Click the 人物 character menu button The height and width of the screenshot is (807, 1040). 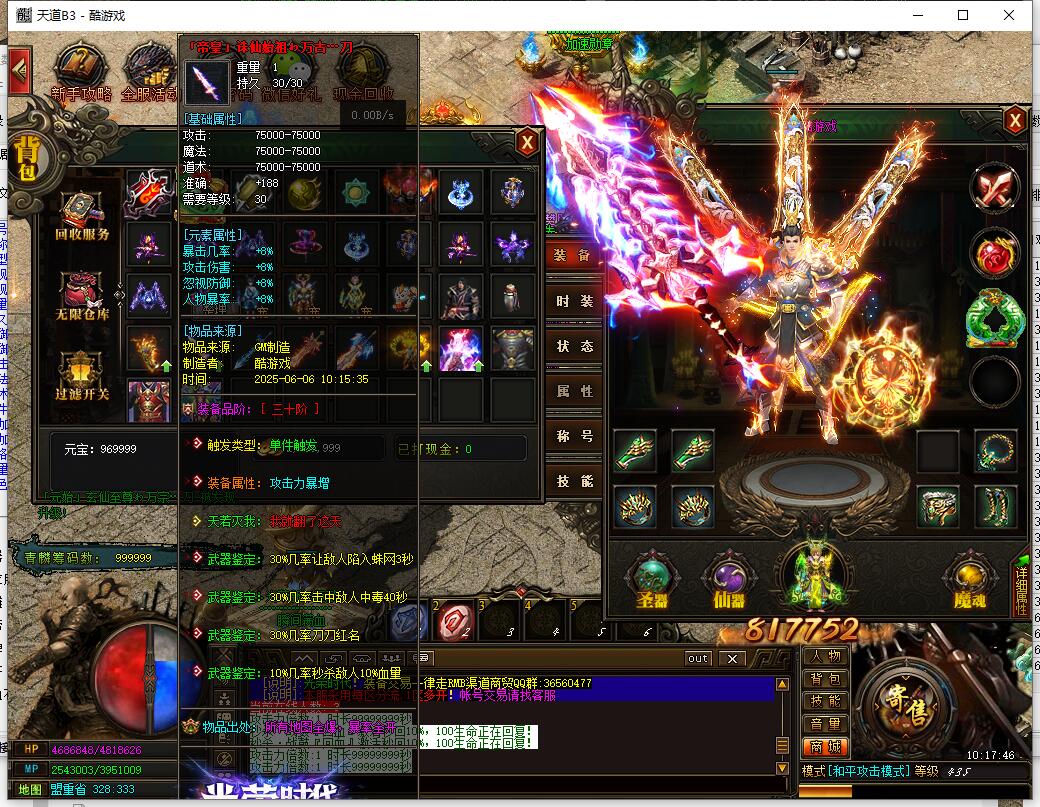coord(825,656)
